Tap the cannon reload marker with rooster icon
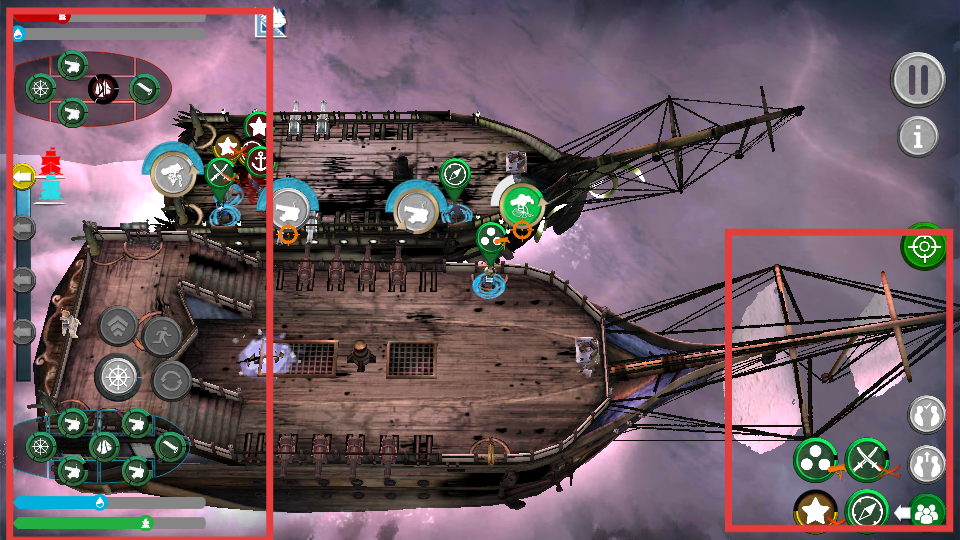 pyautogui.click(x=172, y=174)
